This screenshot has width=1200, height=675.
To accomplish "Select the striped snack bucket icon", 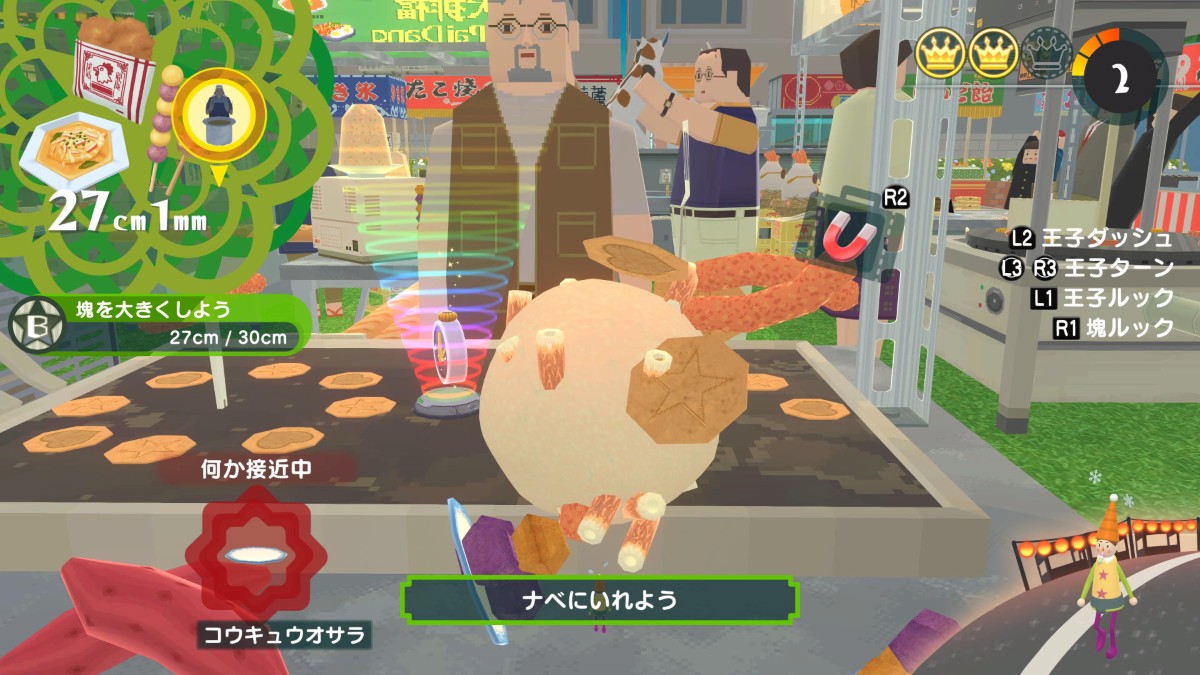I will (x=113, y=66).
